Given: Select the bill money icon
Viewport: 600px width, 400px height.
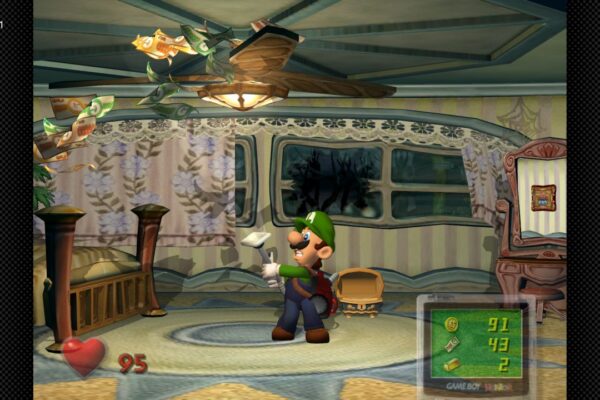Looking at the screenshot, I should (x=452, y=344).
